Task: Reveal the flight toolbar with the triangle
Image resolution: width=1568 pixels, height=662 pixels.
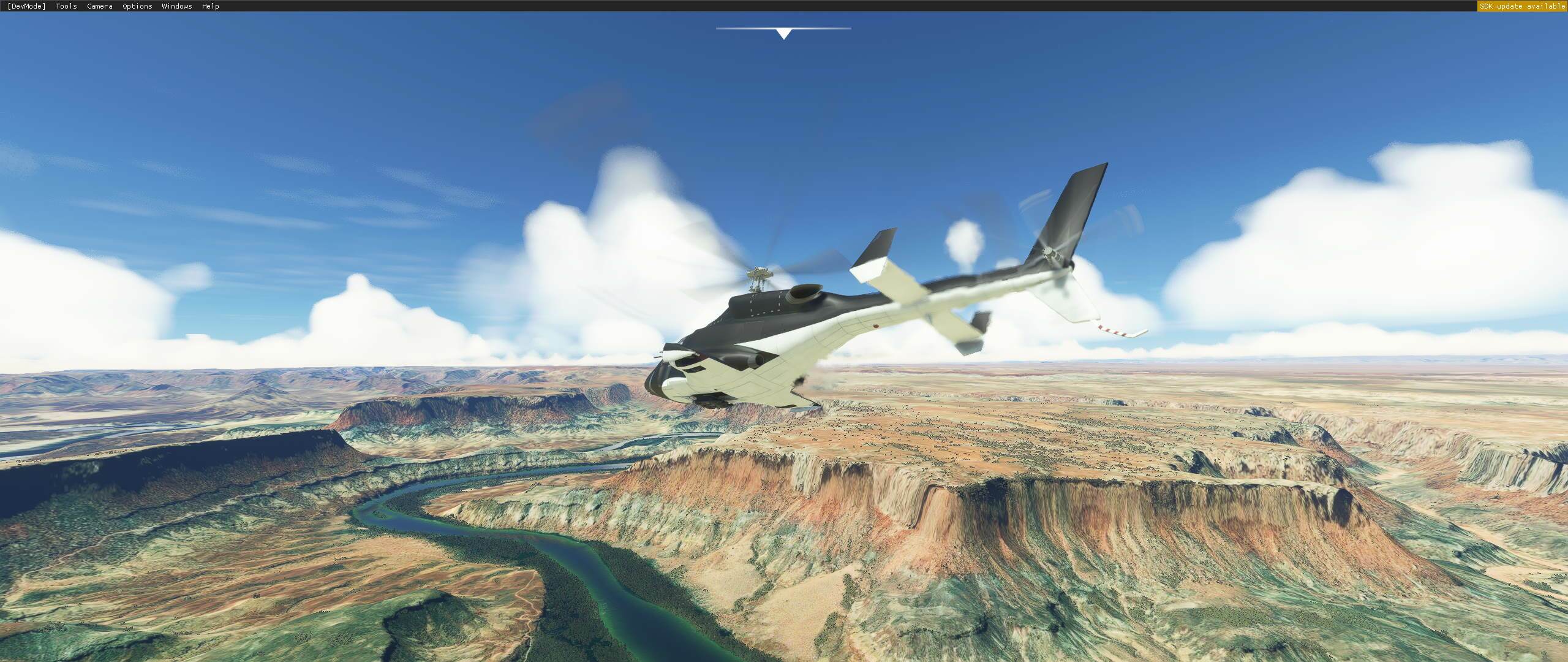Action: click(783, 34)
